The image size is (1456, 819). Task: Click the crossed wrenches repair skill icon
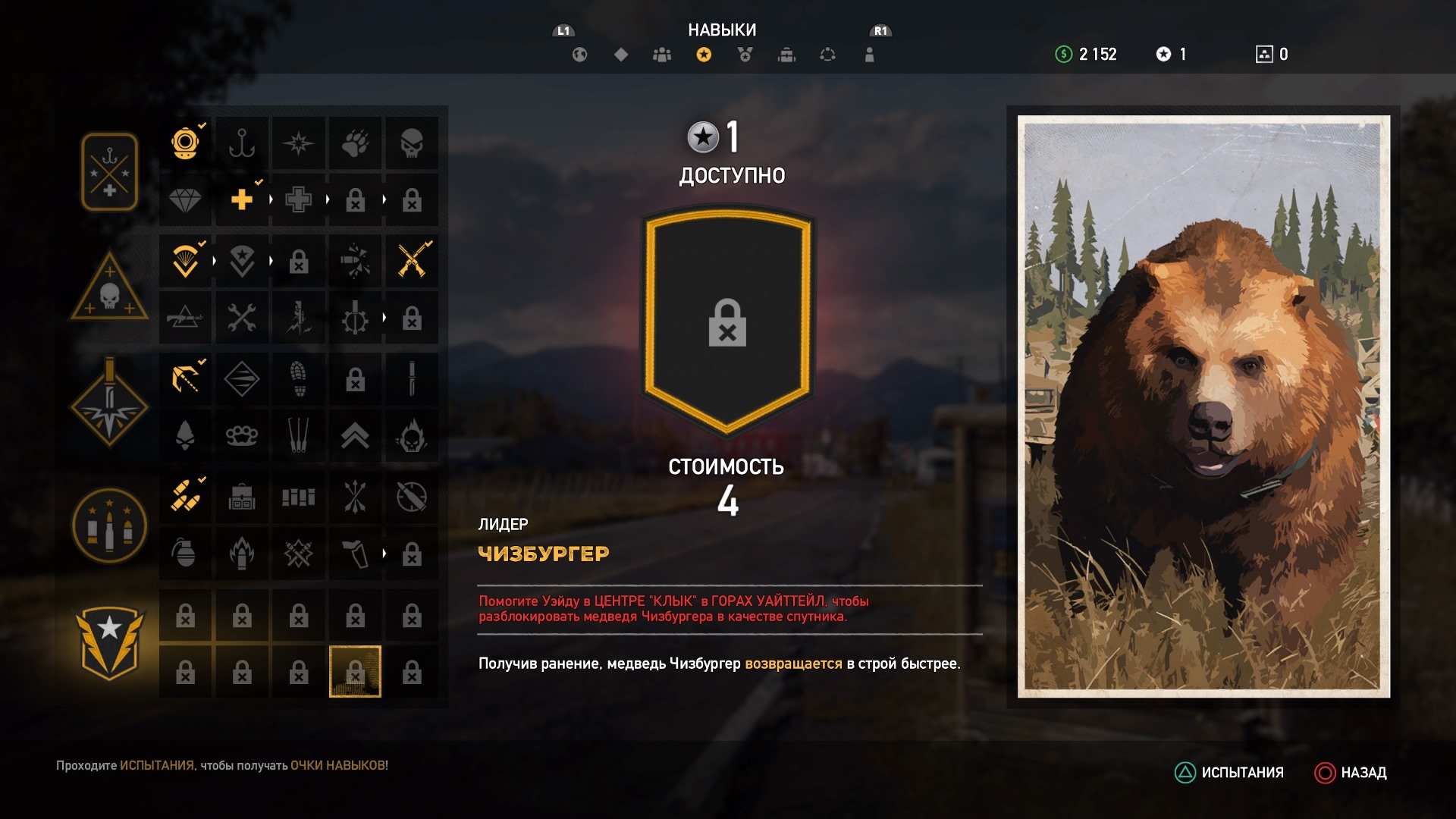pyautogui.click(x=242, y=317)
